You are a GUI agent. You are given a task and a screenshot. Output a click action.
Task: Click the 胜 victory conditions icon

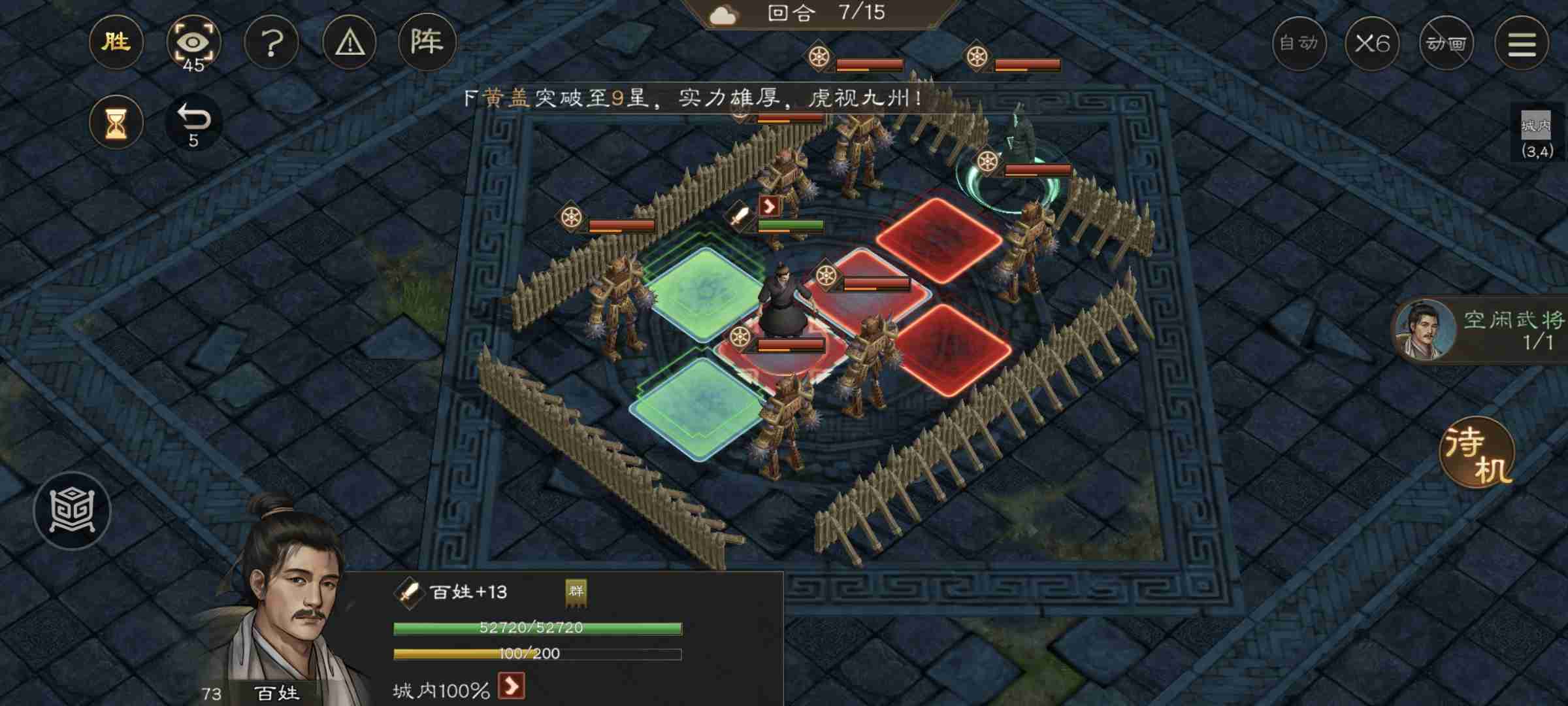tap(116, 42)
